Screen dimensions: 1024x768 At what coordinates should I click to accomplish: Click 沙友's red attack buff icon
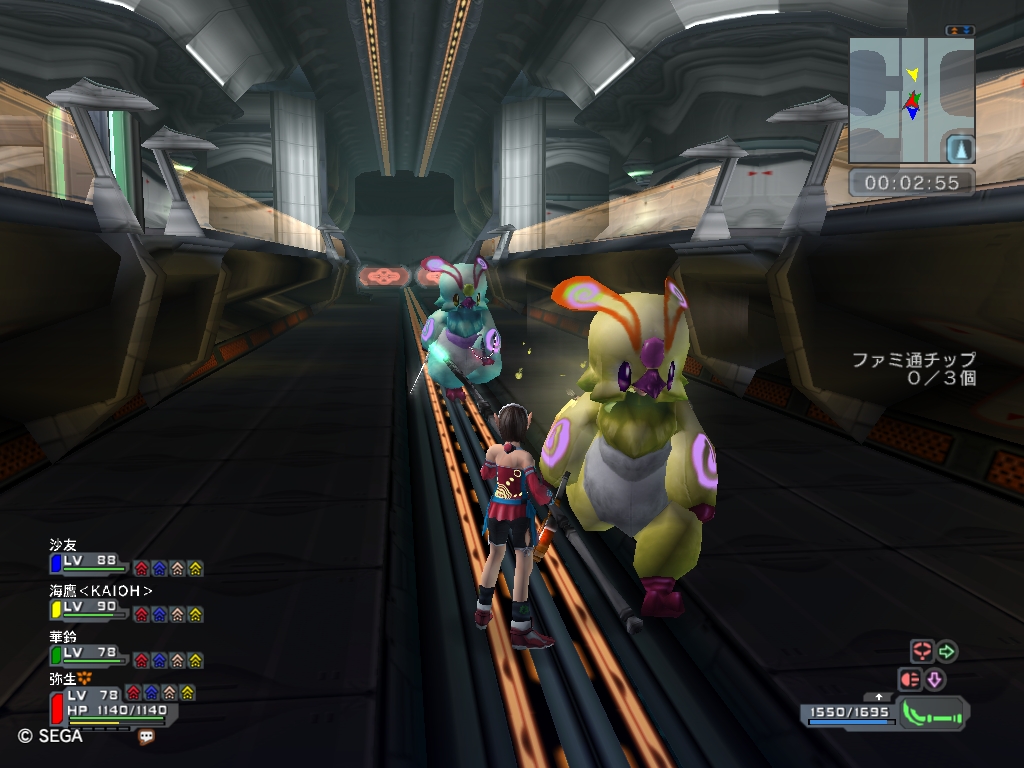pyautogui.click(x=141, y=568)
